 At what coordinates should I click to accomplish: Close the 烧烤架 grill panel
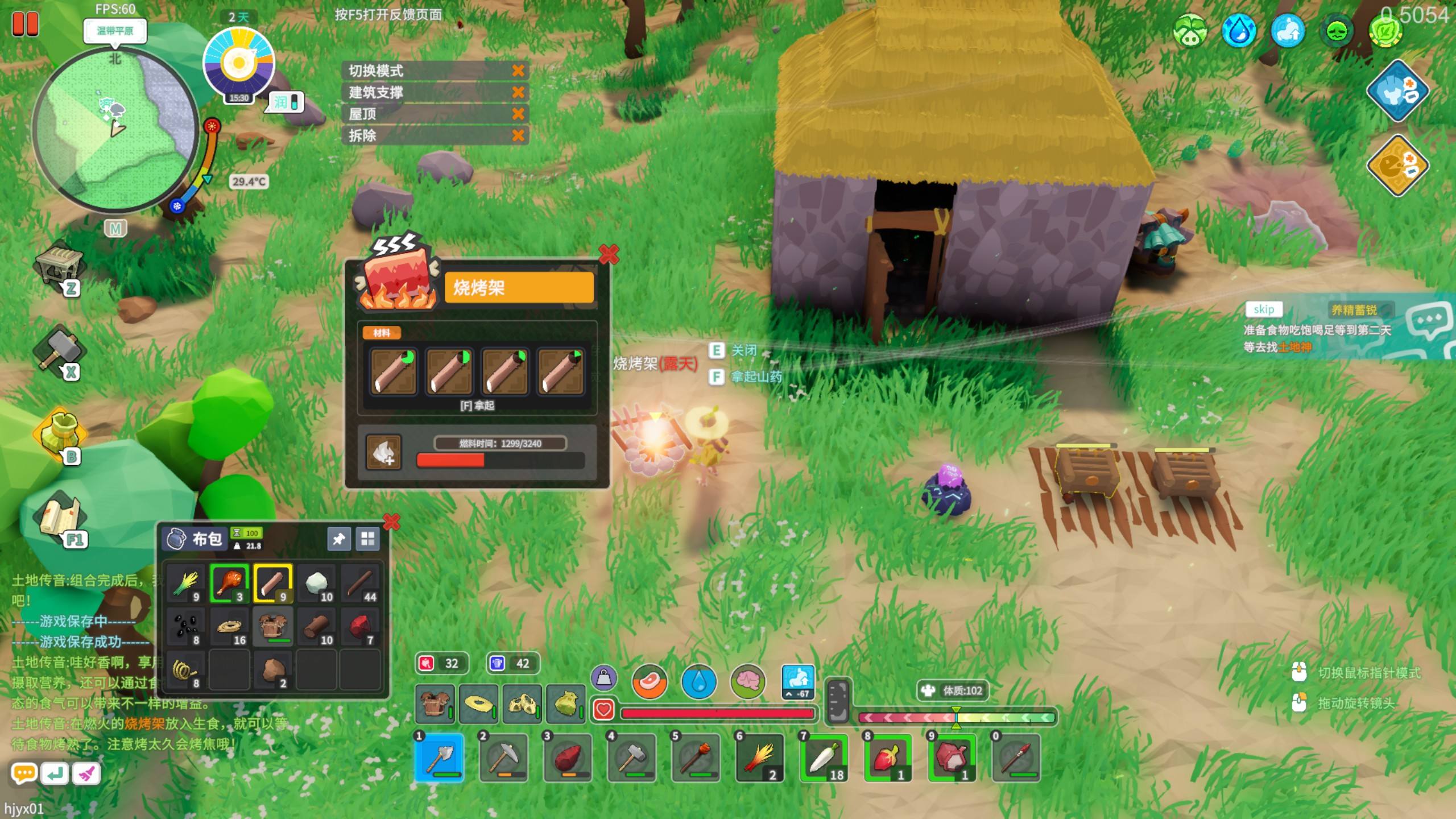click(x=608, y=254)
